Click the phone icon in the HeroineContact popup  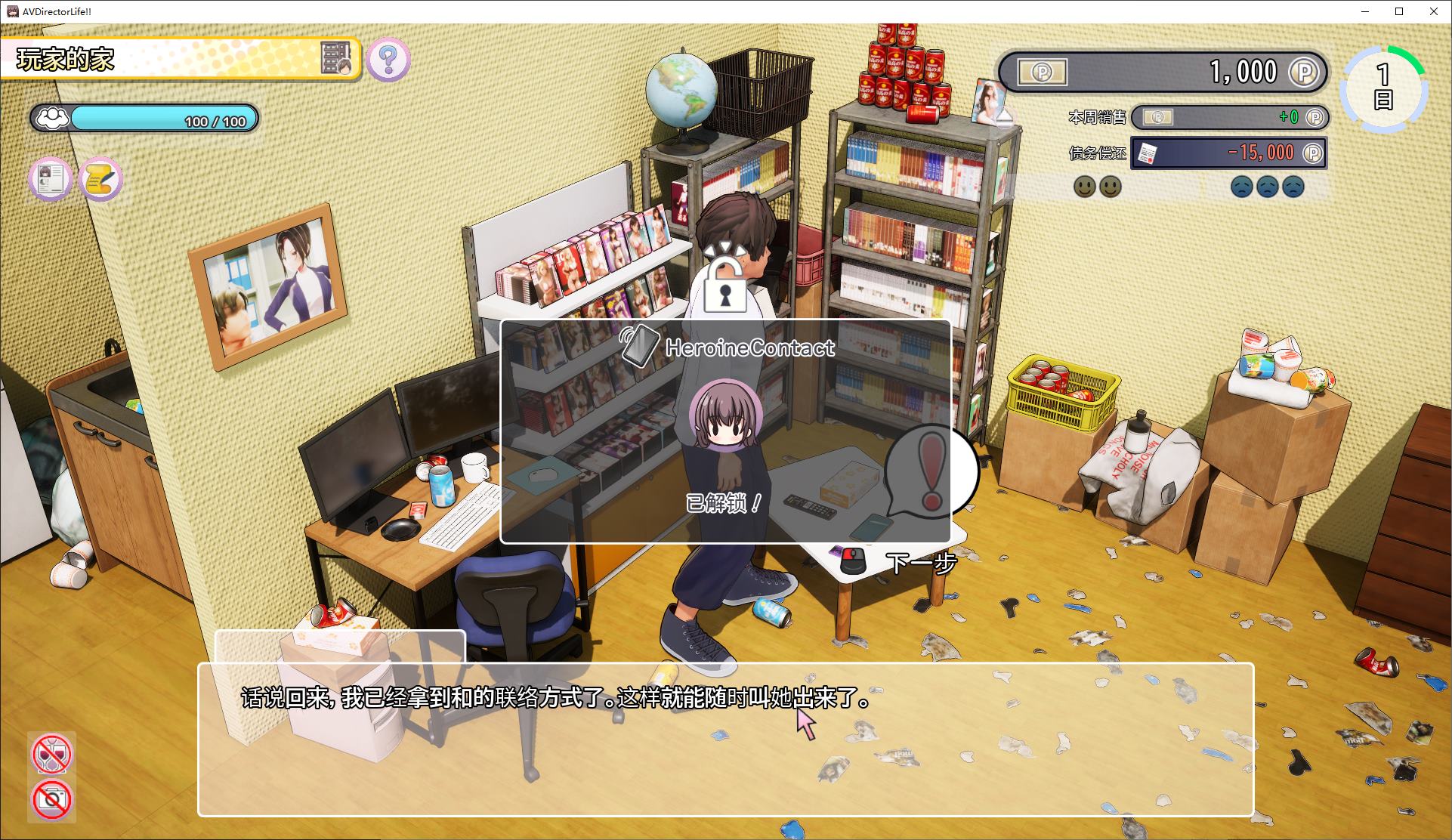[641, 347]
